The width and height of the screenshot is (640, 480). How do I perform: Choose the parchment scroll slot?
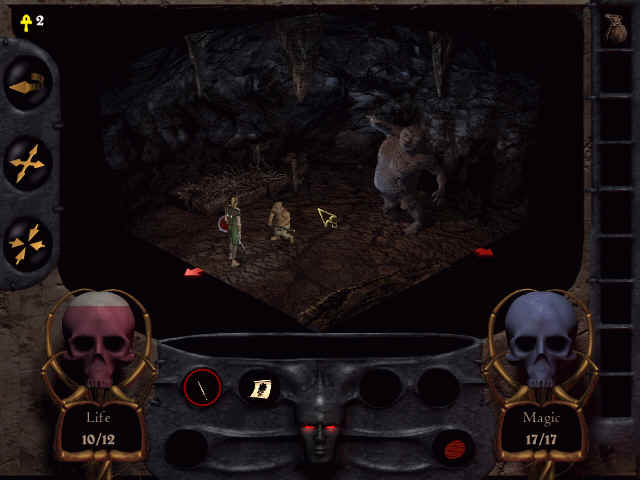(259, 387)
